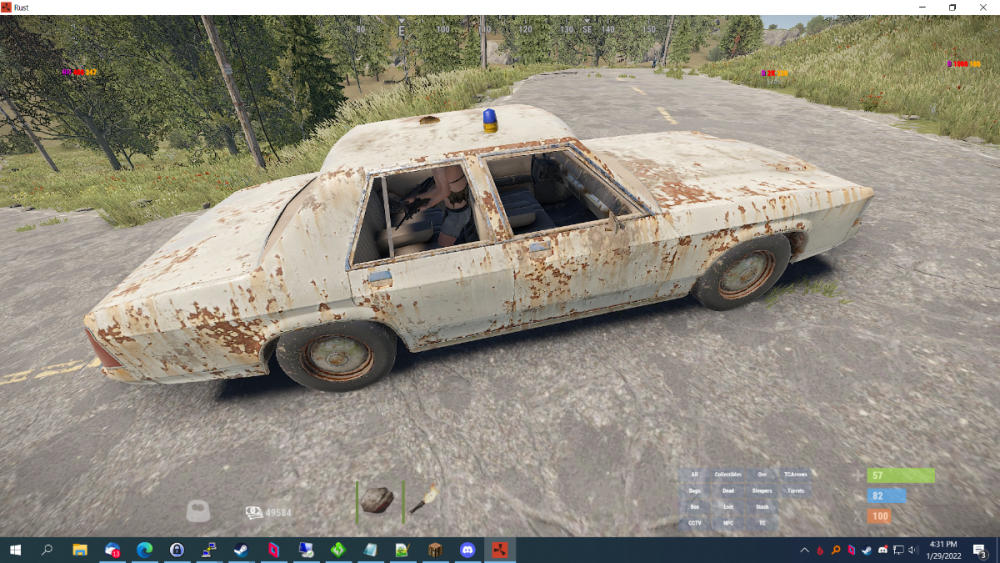Open Discord from the Windows taskbar

pos(466,550)
